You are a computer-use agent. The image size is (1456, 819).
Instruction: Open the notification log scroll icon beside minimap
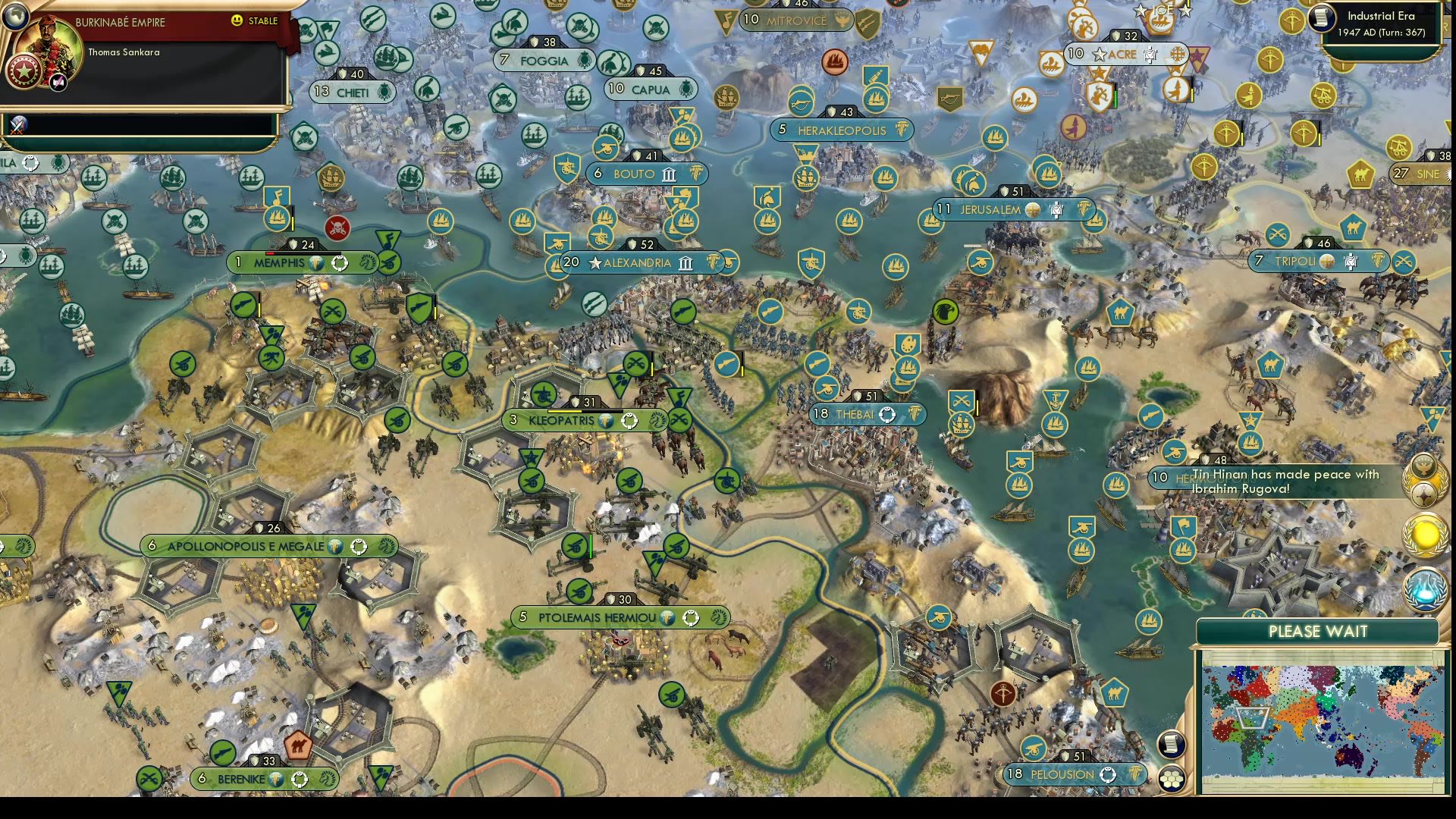coord(1172,745)
